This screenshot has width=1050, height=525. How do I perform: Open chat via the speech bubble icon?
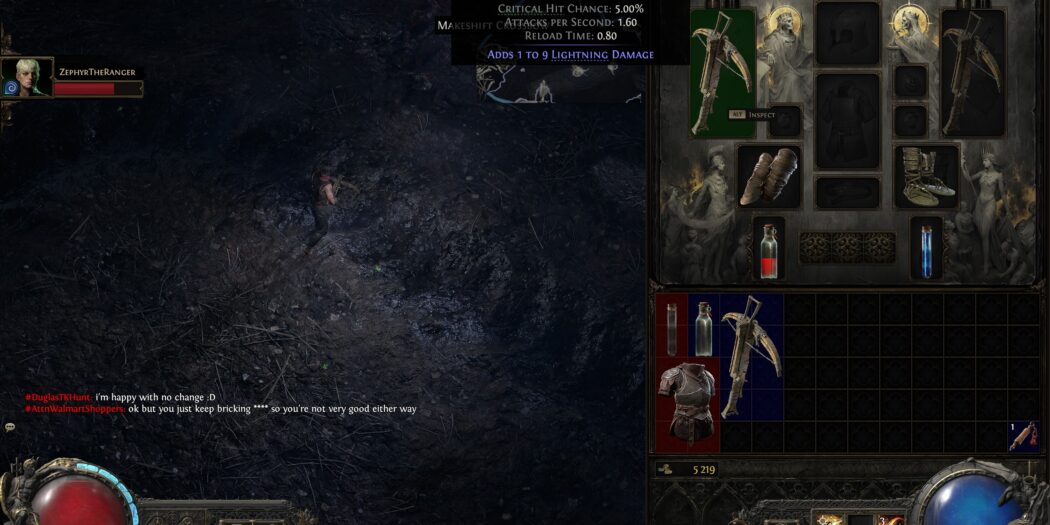pos(10,427)
